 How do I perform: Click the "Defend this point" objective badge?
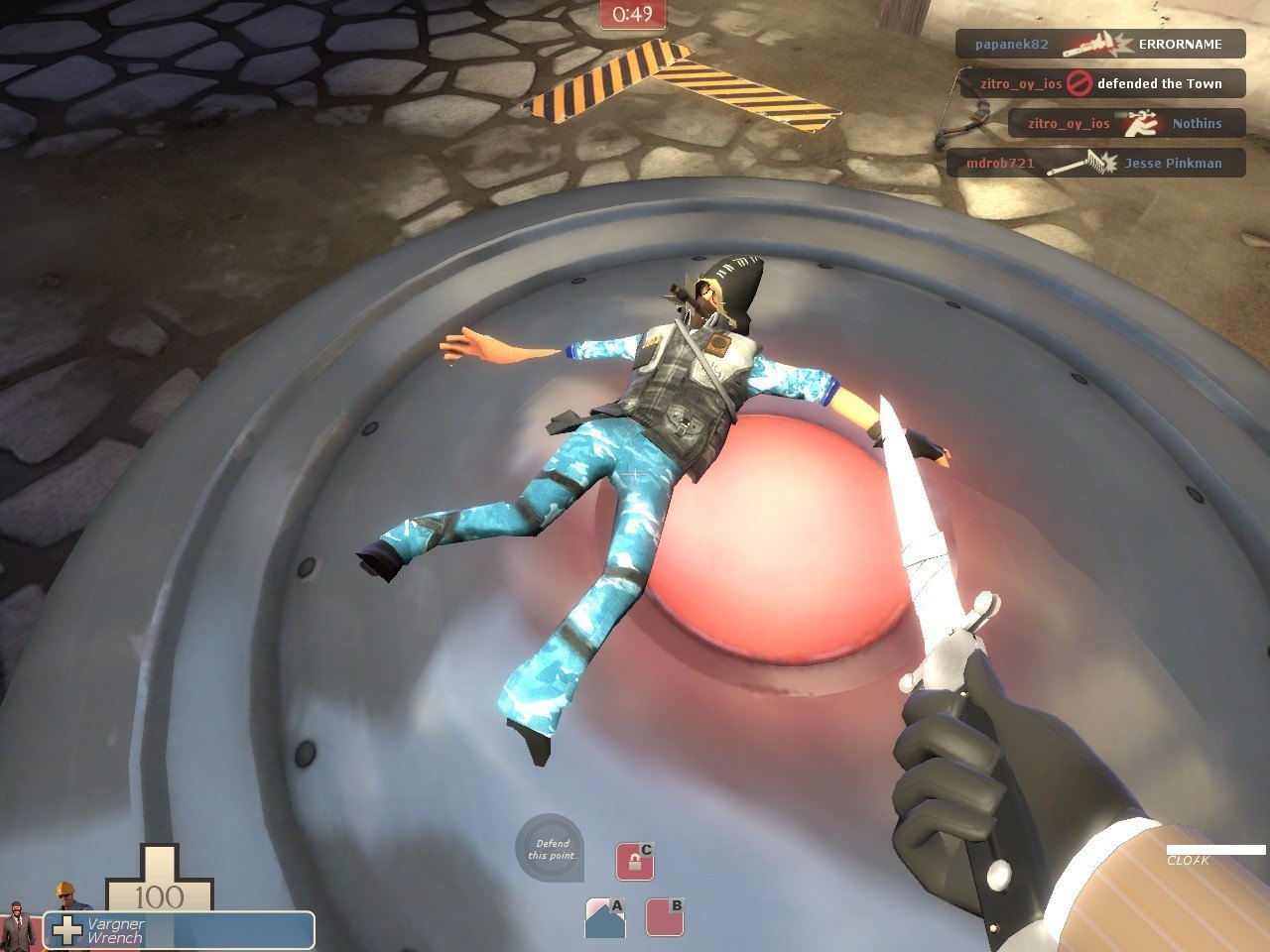click(x=549, y=849)
